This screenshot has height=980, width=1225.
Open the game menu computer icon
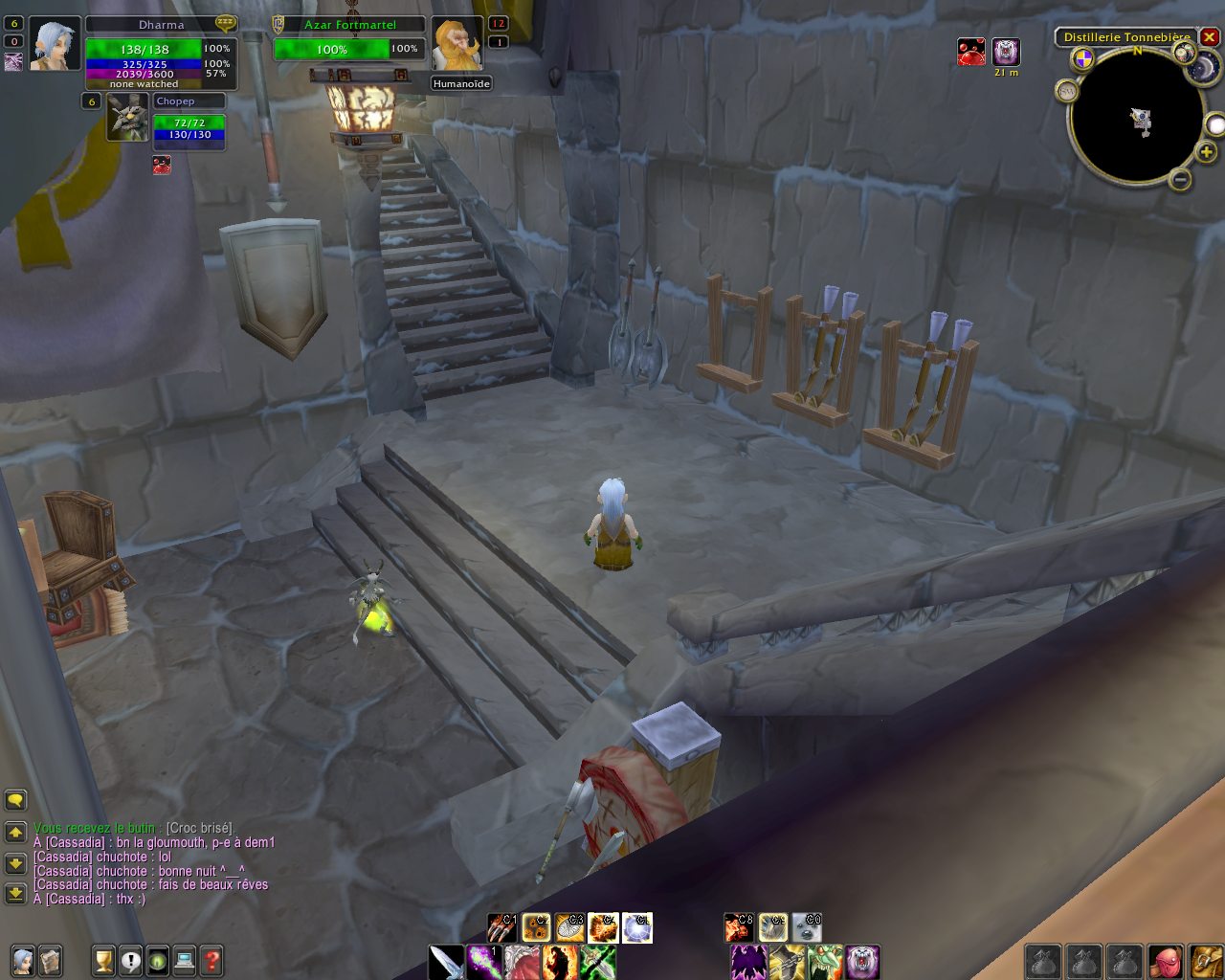[185, 960]
